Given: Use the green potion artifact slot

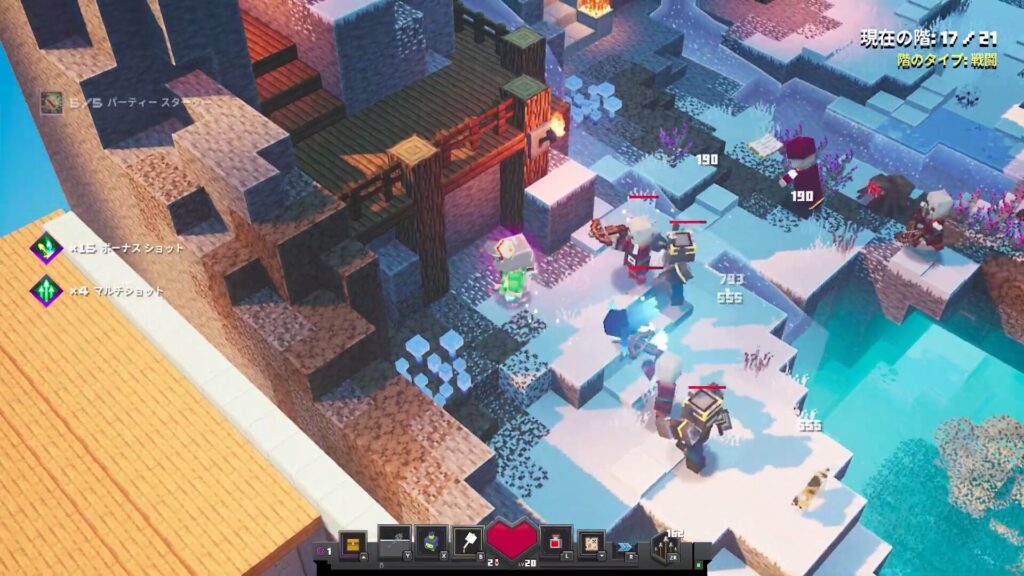Looking at the screenshot, I should coord(431,541).
